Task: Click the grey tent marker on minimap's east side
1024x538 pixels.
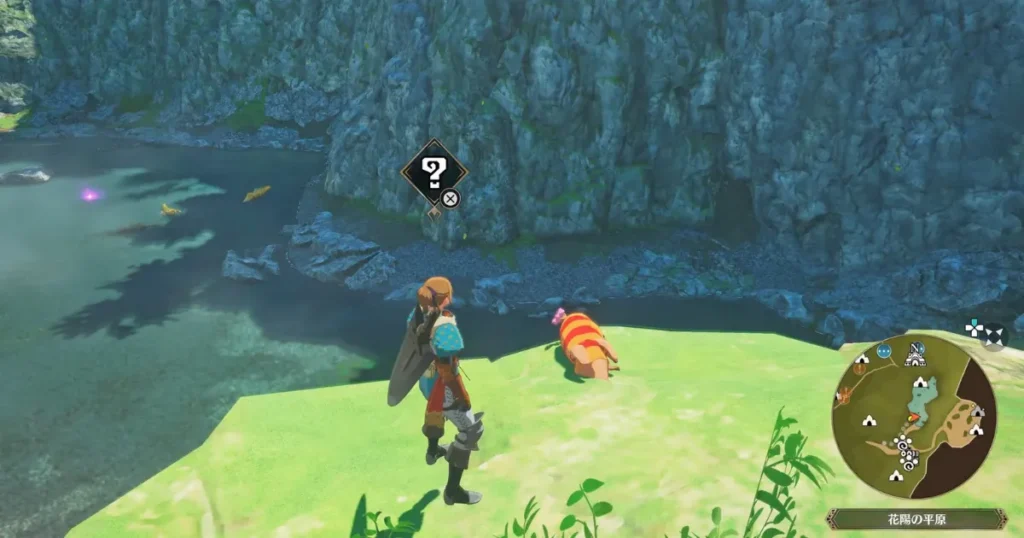Action: 976,413
